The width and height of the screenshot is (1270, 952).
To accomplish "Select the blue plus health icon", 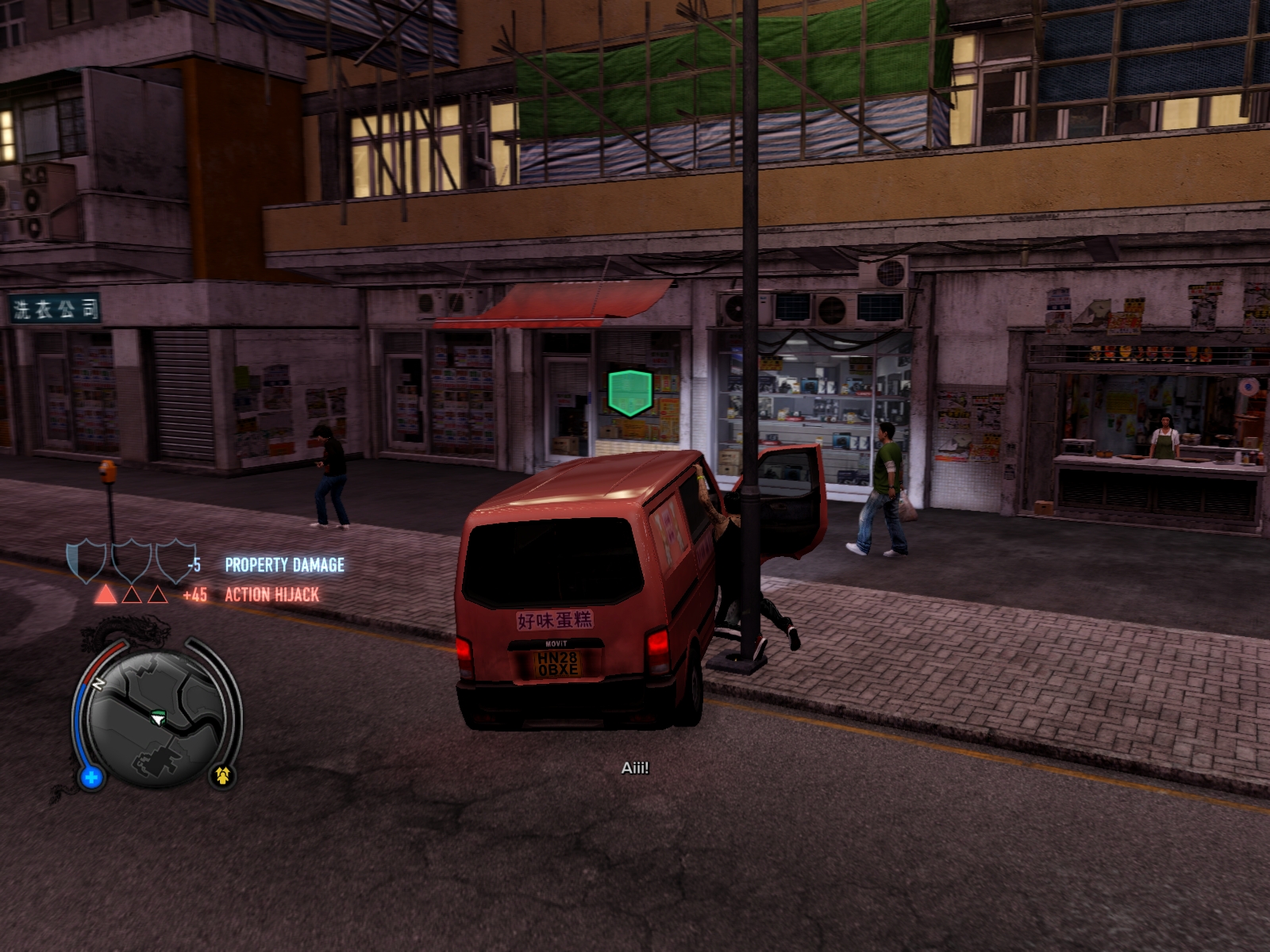I will click(x=91, y=777).
